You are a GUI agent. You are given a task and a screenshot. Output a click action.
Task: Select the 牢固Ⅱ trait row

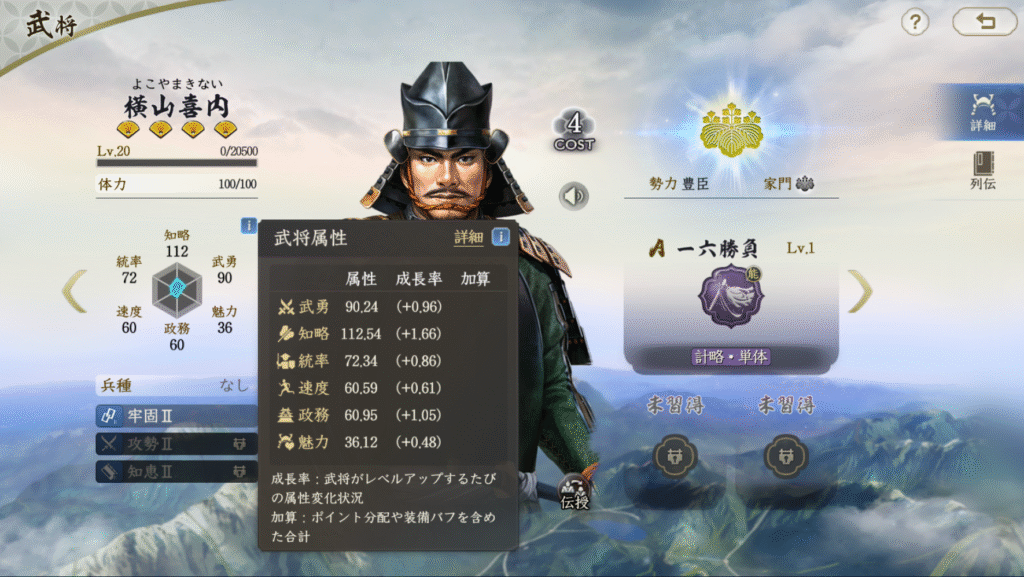click(x=176, y=416)
